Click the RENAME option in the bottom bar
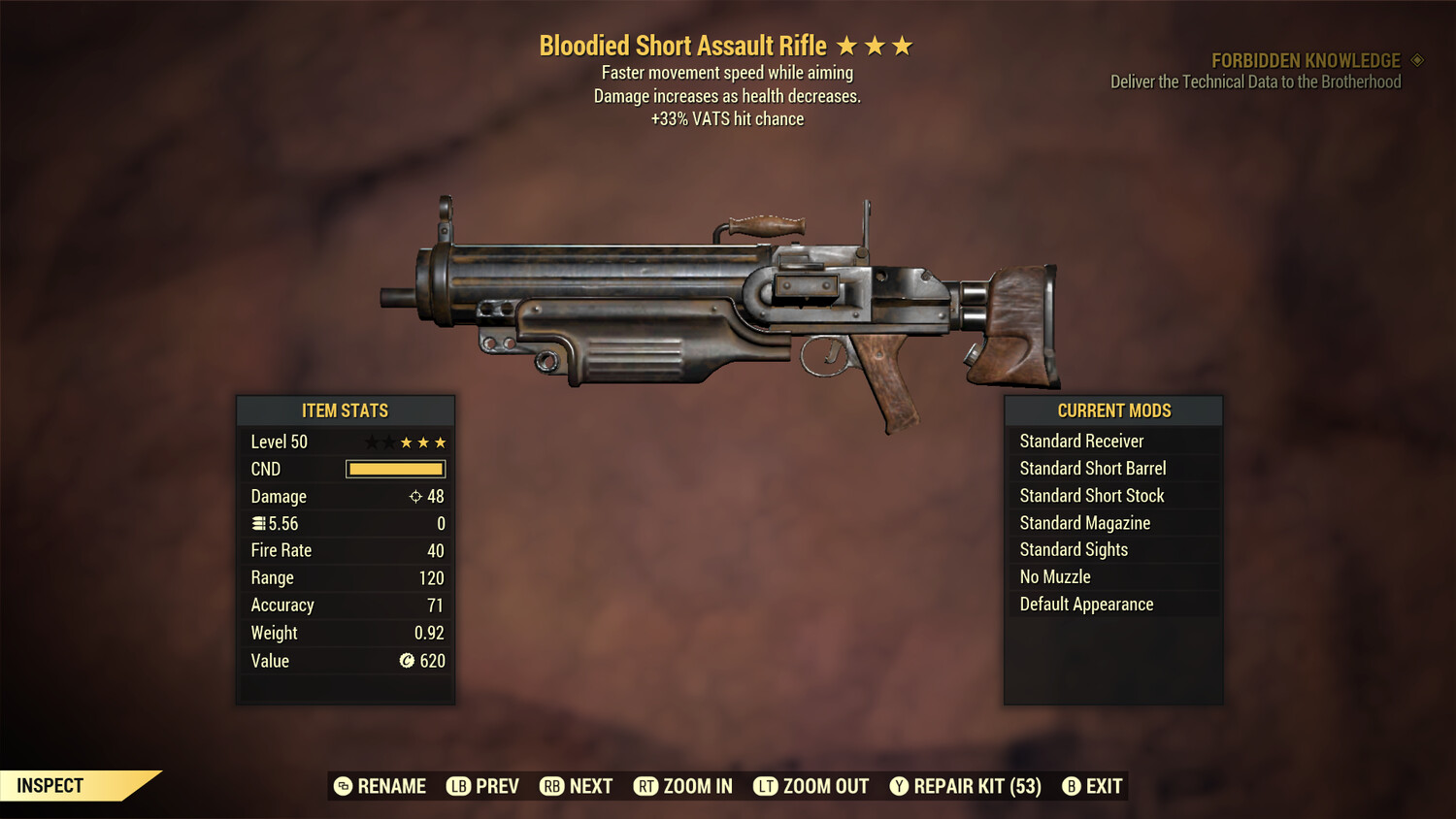Image resolution: width=1456 pixels, height=819 pixels. pos(392,786)
